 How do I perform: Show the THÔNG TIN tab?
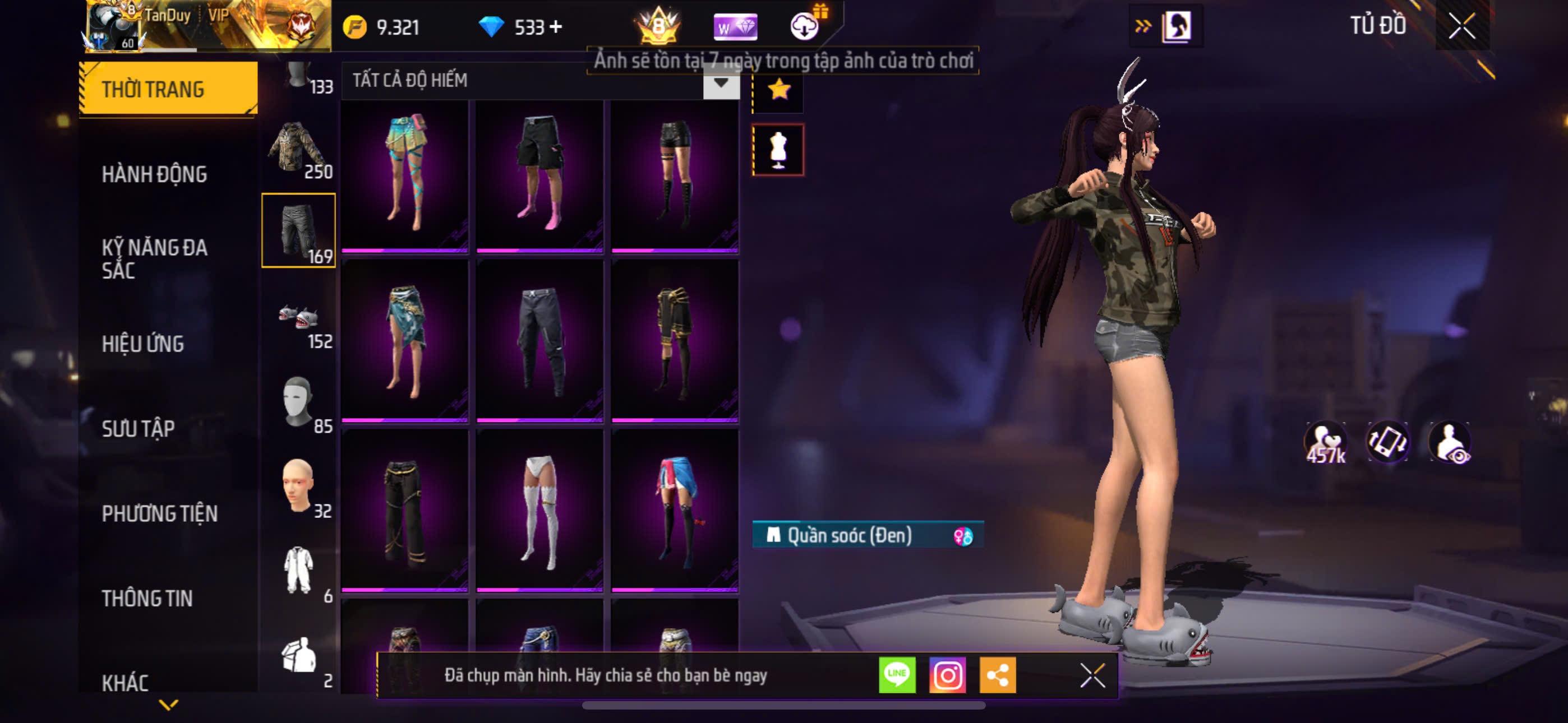(147, 598)
